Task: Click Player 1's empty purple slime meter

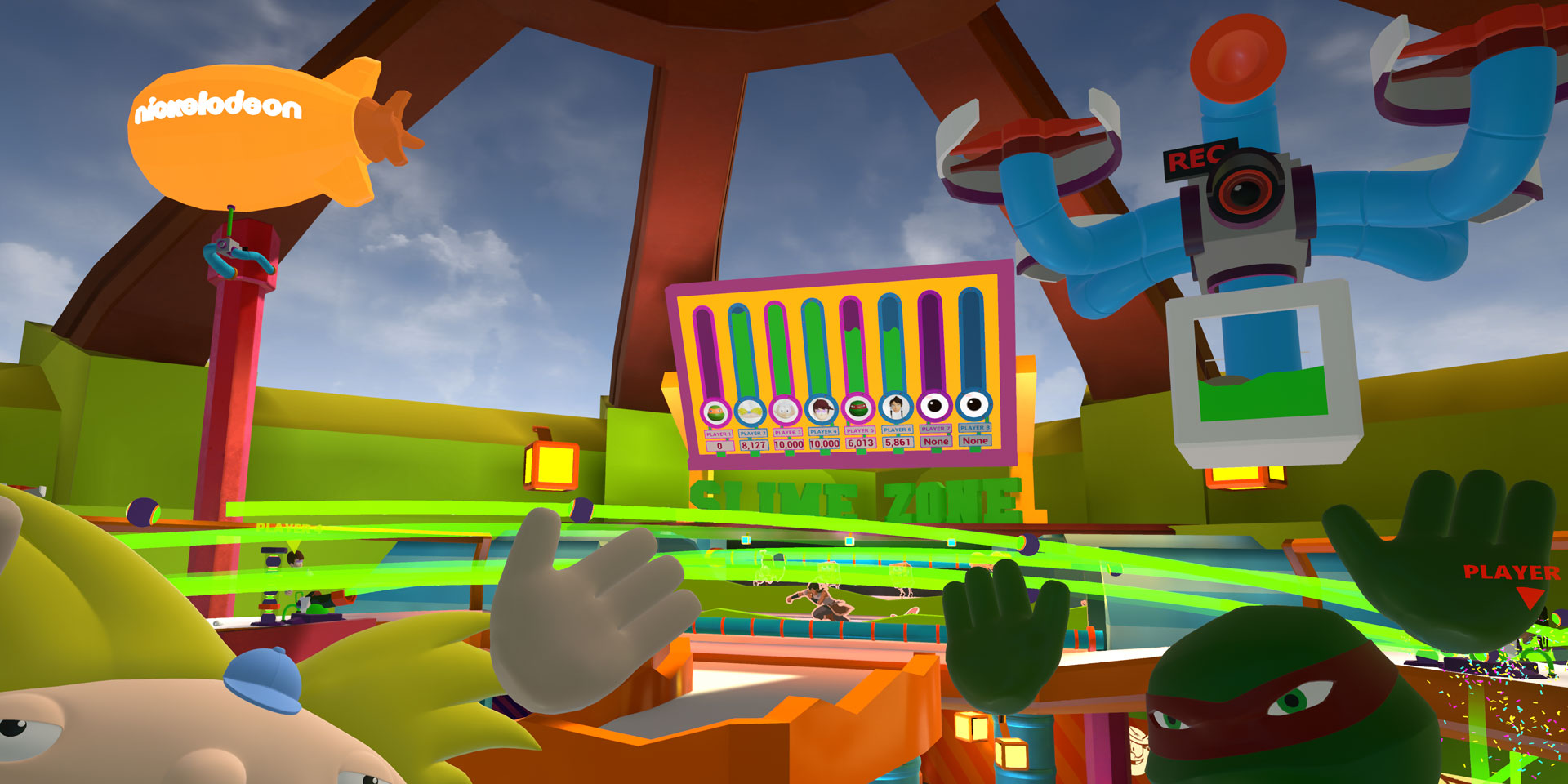Action: (x=709, y=347)
